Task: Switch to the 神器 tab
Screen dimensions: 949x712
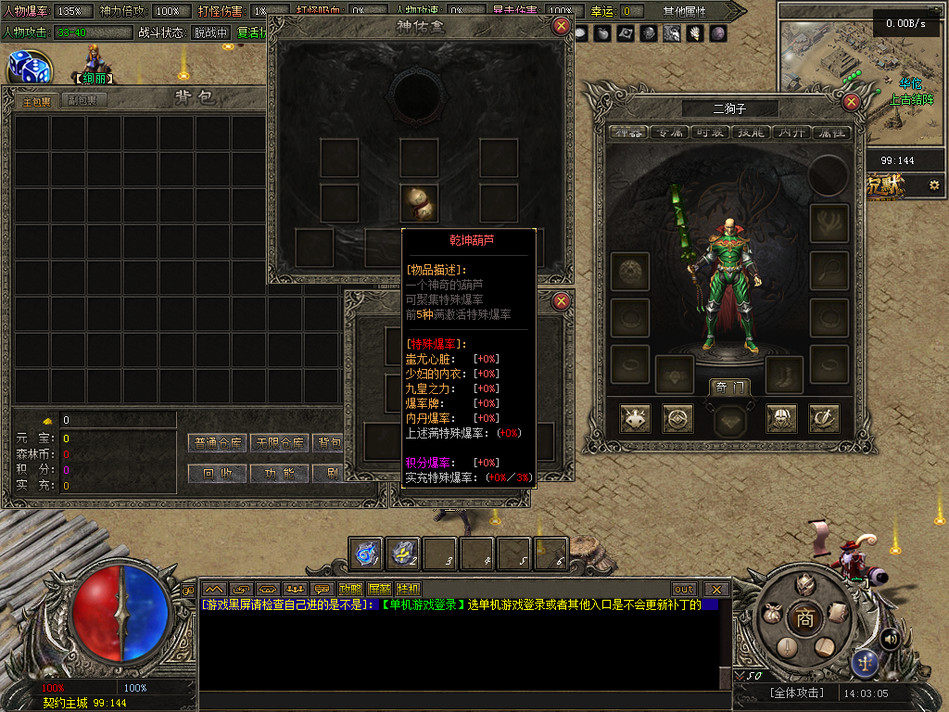Action: pyautogui.click(x=626, y=131)
